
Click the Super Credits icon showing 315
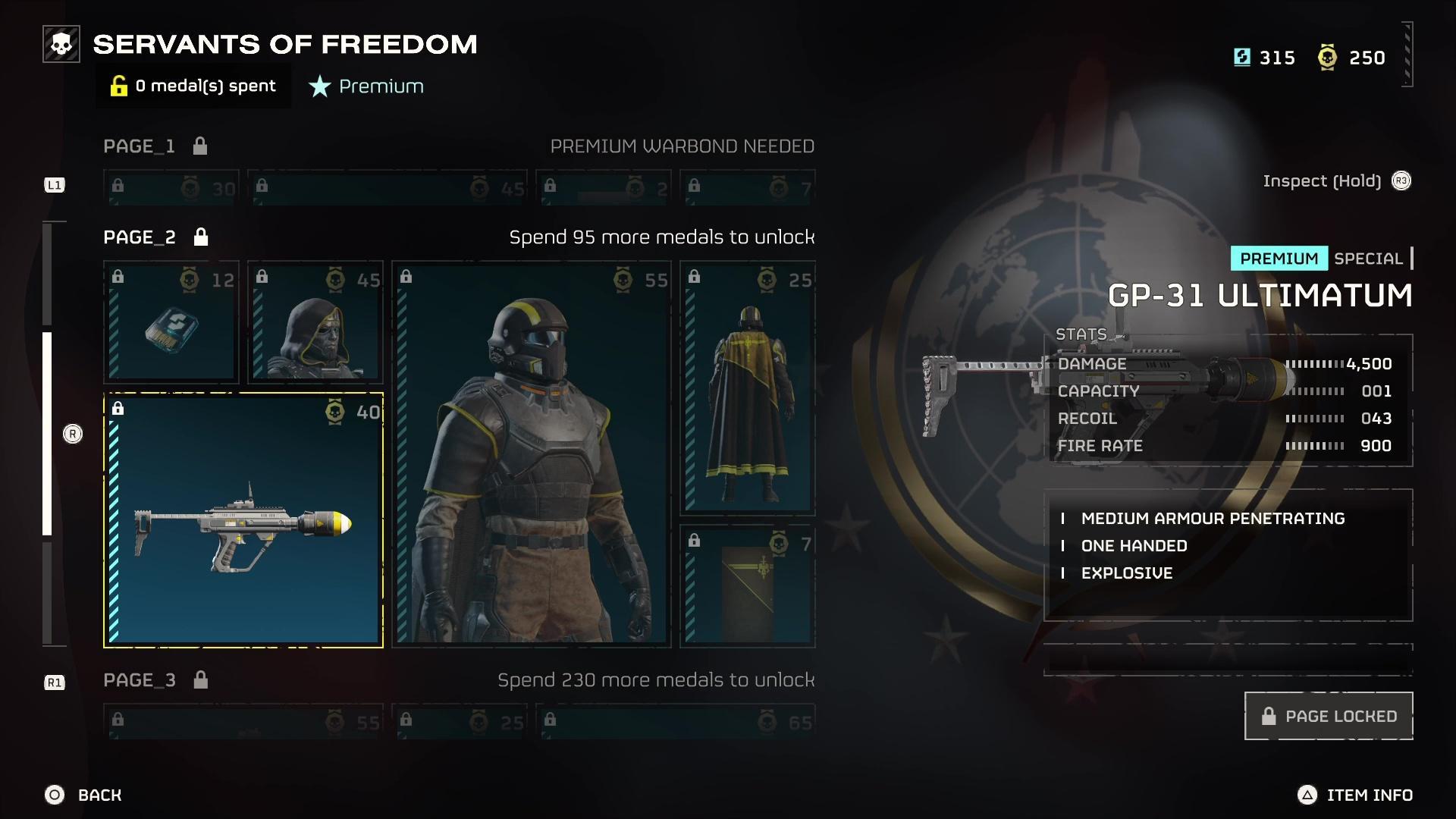(1242, 58)
